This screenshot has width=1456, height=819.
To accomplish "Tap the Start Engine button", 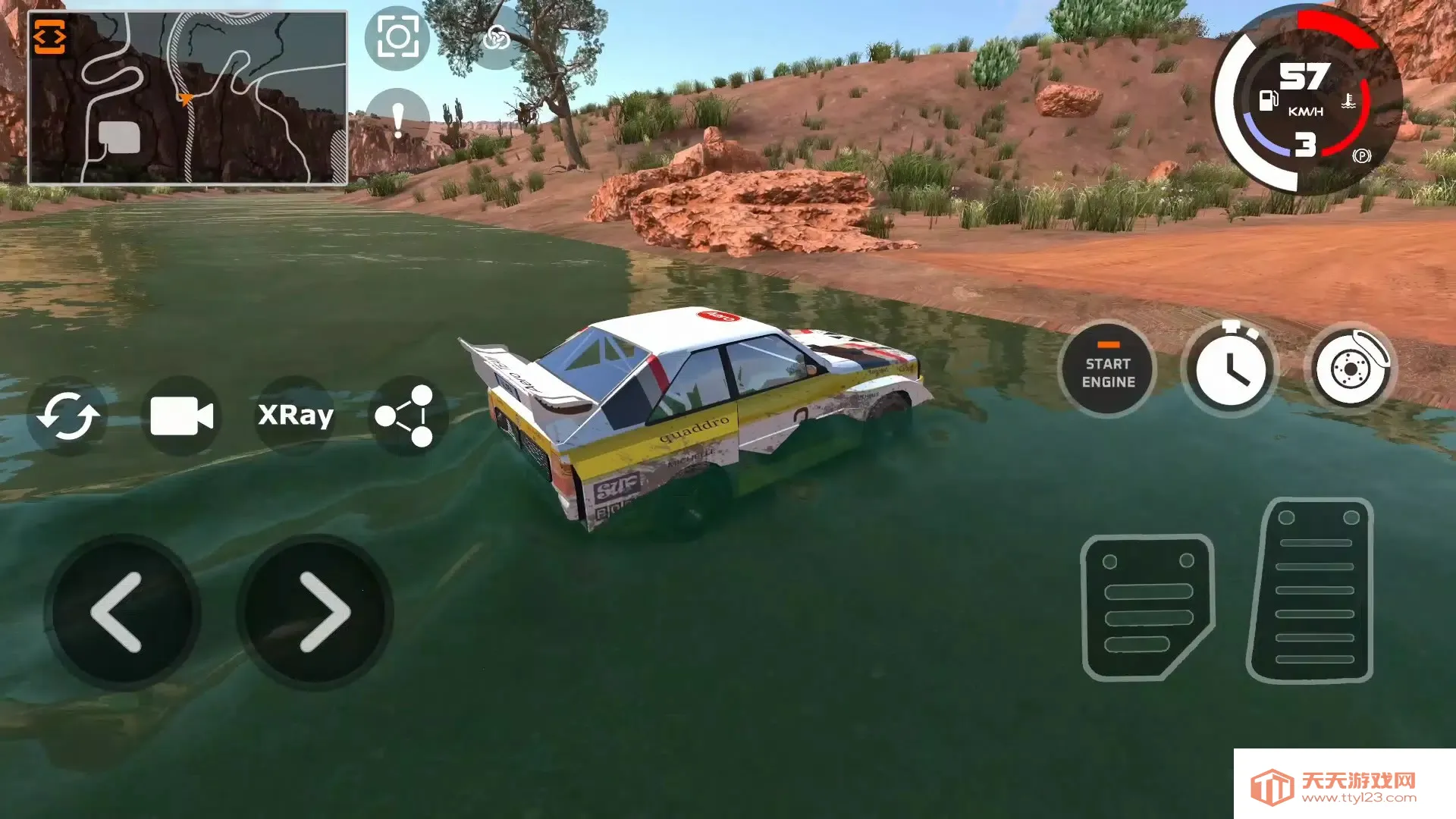I will click(1108, 372).
